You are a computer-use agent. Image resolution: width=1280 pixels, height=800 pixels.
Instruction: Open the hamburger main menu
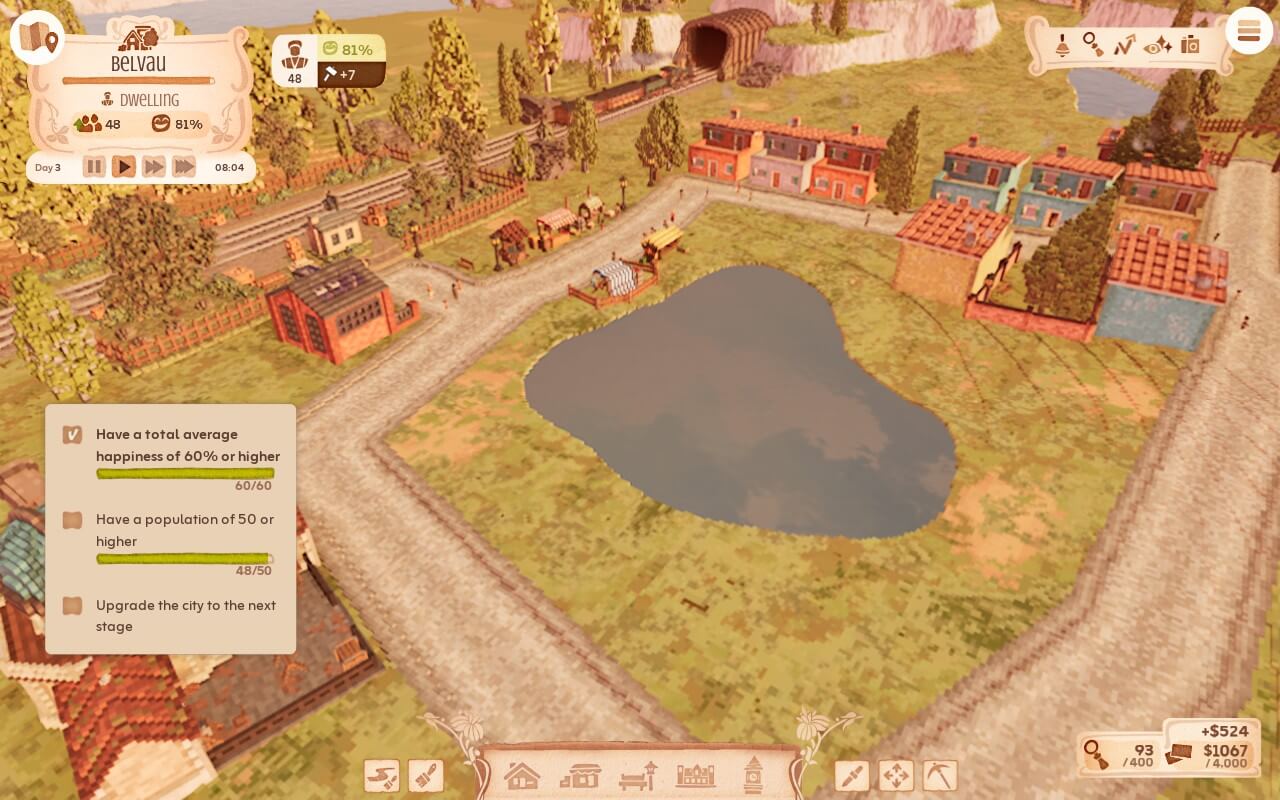point(1248,32)
